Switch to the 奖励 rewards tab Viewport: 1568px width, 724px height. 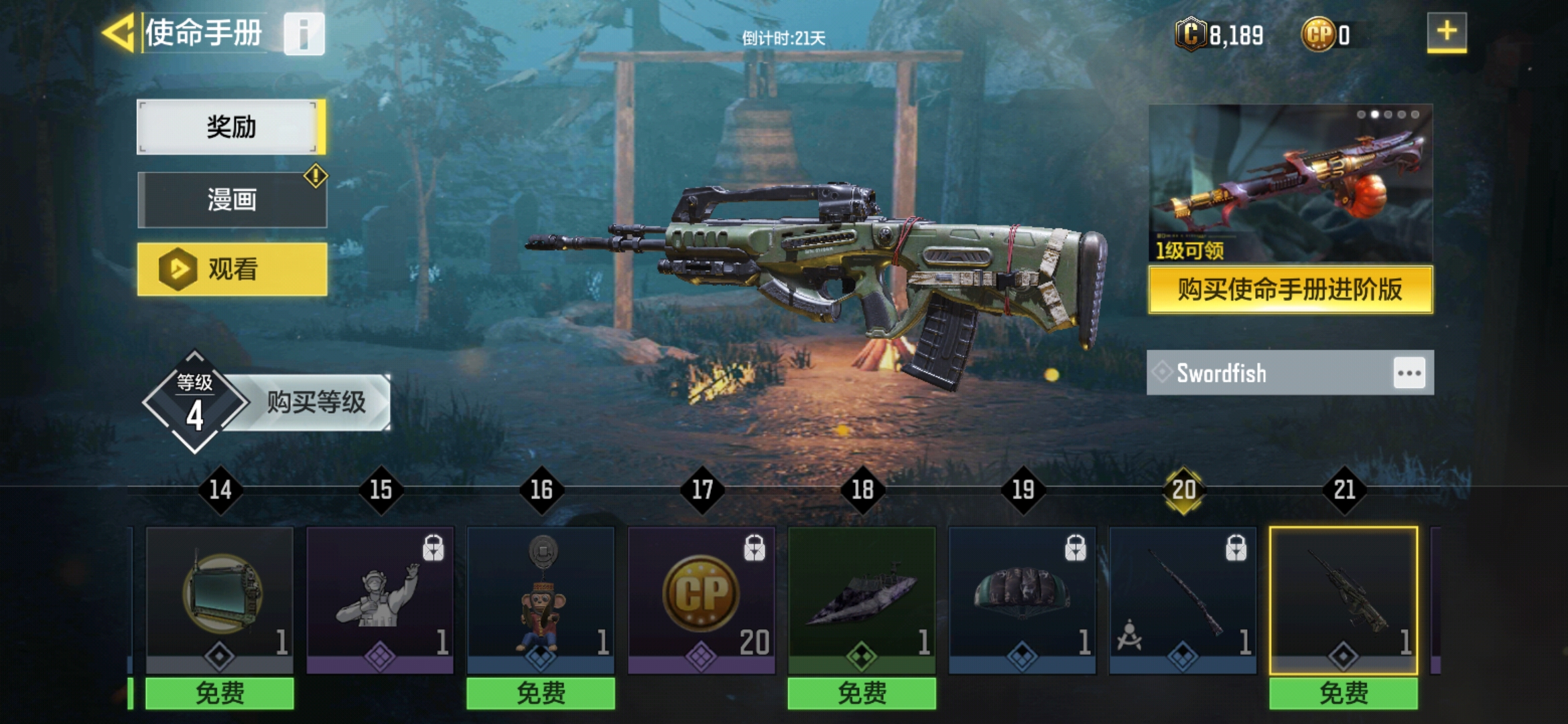[231, 127]
